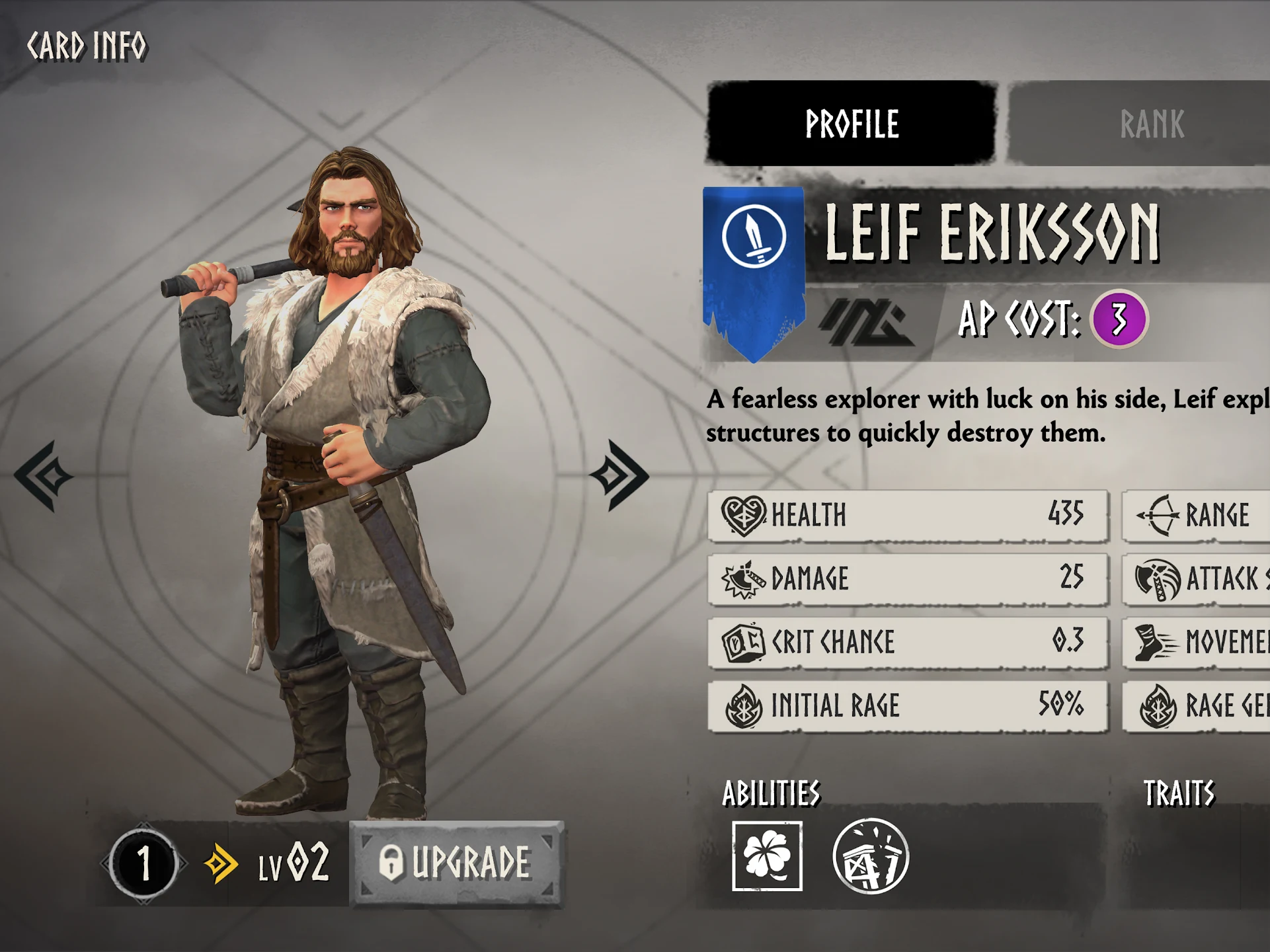Select the structure destruction ability
Viewport: 1270px width, 952px height.
pos(869,855)
